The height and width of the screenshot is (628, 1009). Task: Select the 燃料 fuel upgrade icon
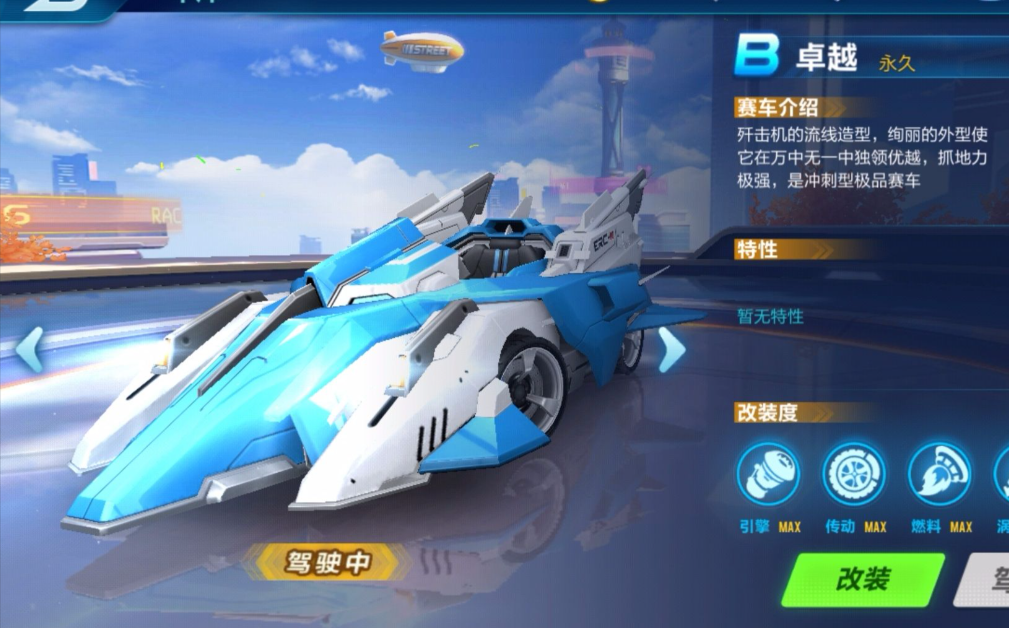939,473
